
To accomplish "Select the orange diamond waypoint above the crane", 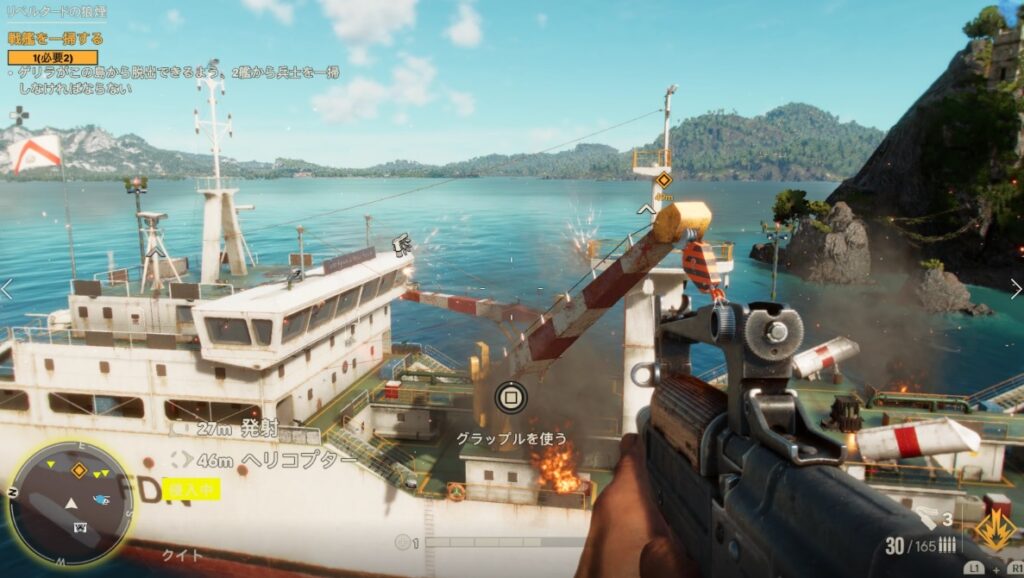I will click(x=662, y=180).
